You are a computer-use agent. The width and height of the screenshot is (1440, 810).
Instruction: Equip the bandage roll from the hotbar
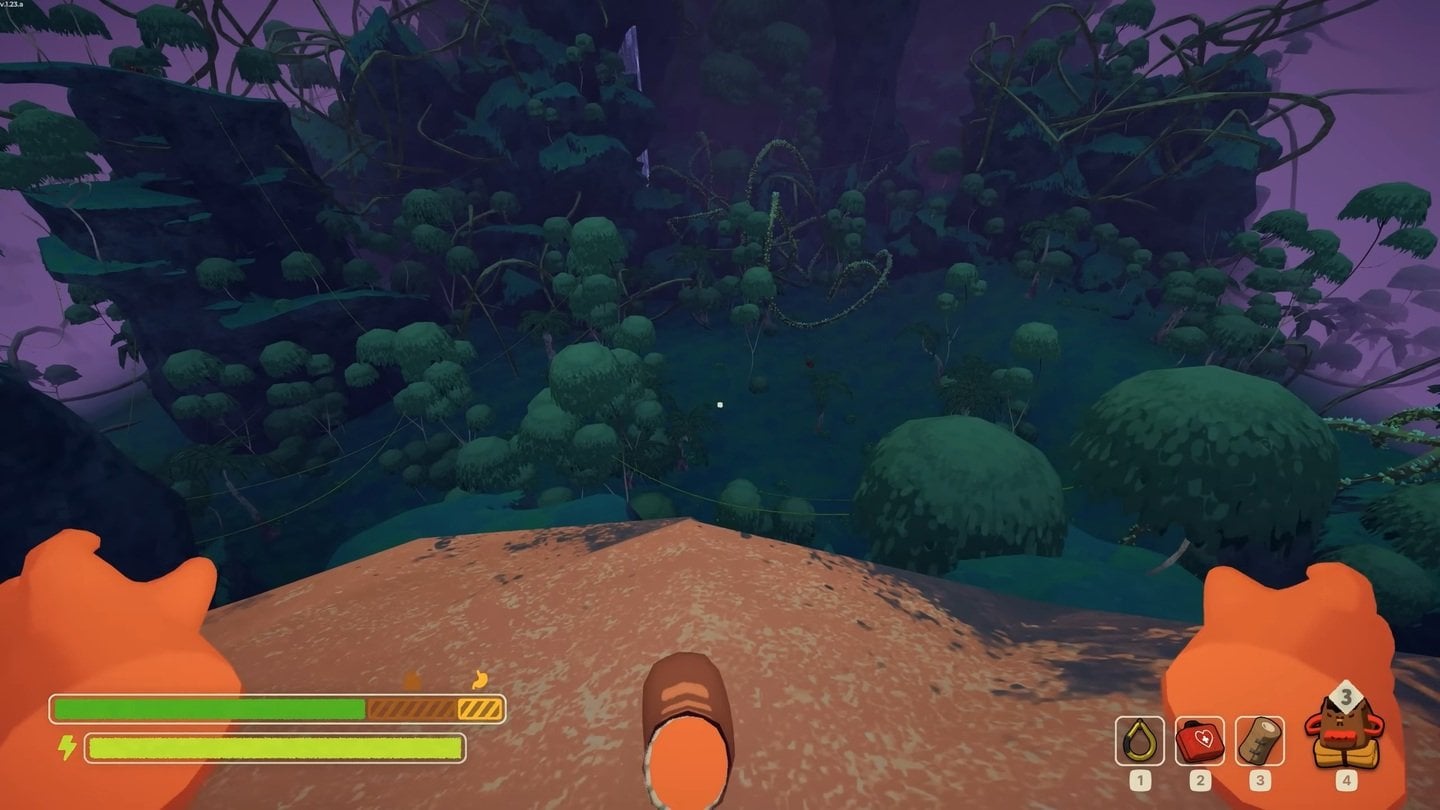1259,741
